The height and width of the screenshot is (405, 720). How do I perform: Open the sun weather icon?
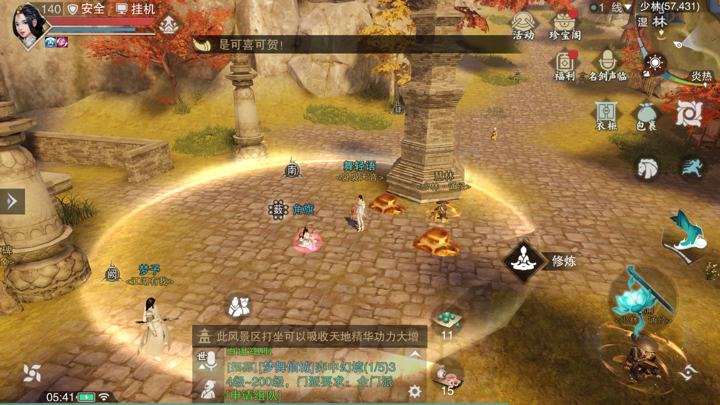pyautogui.click(x=656, y=64)
